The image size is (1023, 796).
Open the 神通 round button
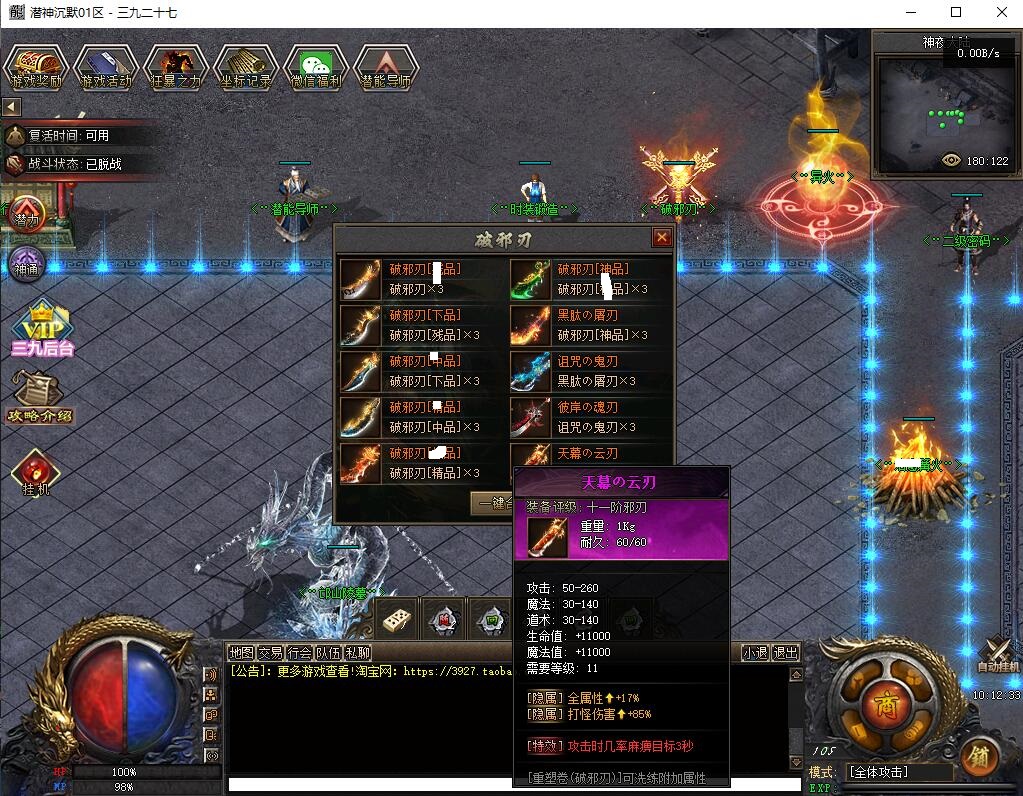point(27,266)
